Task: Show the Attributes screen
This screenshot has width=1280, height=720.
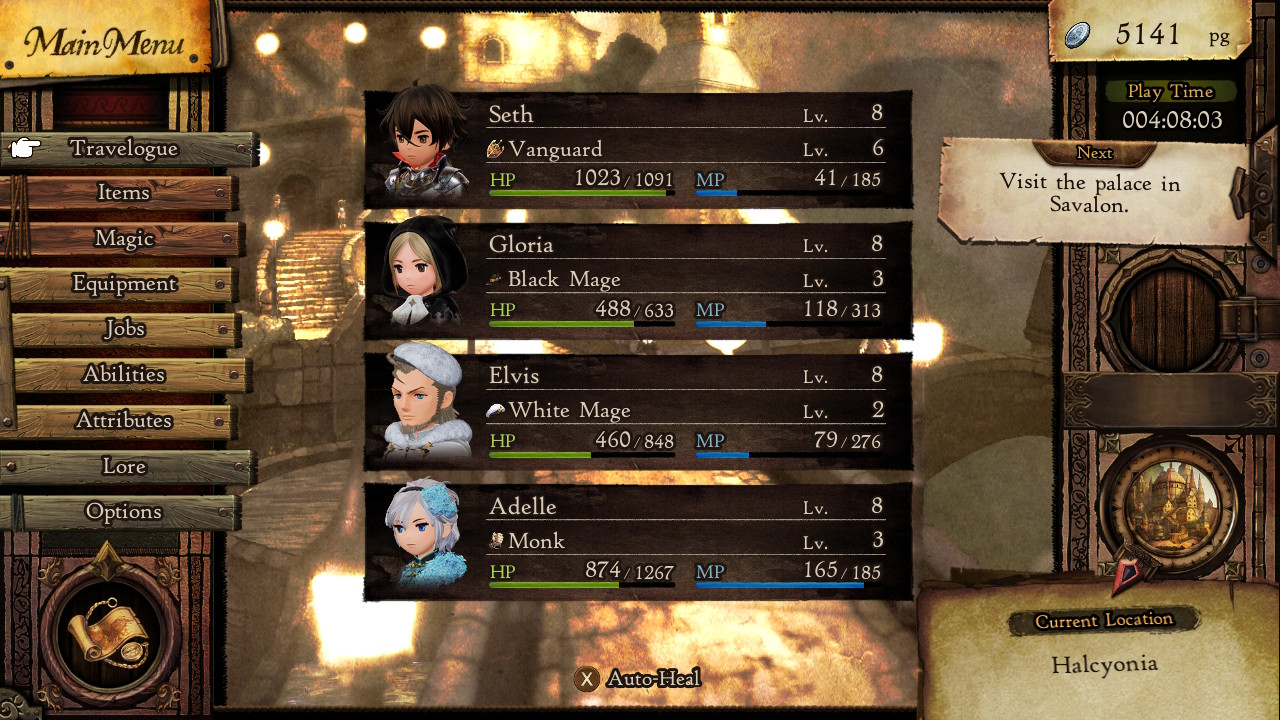Action: [124, 421]
